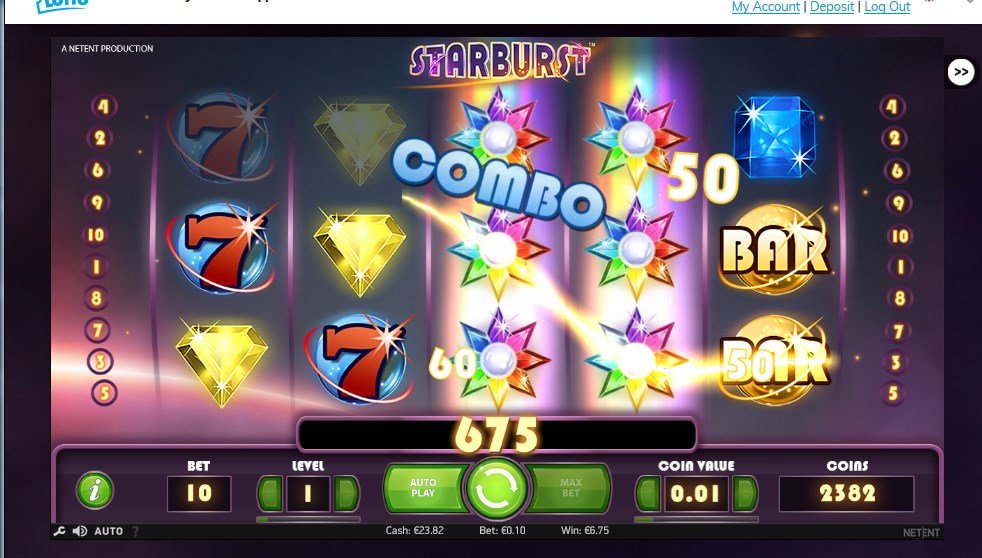Expand the side panel with the double-arrow button
Image resolution: width=982 pixels, height=558 pixels.
tap(961, 72)
